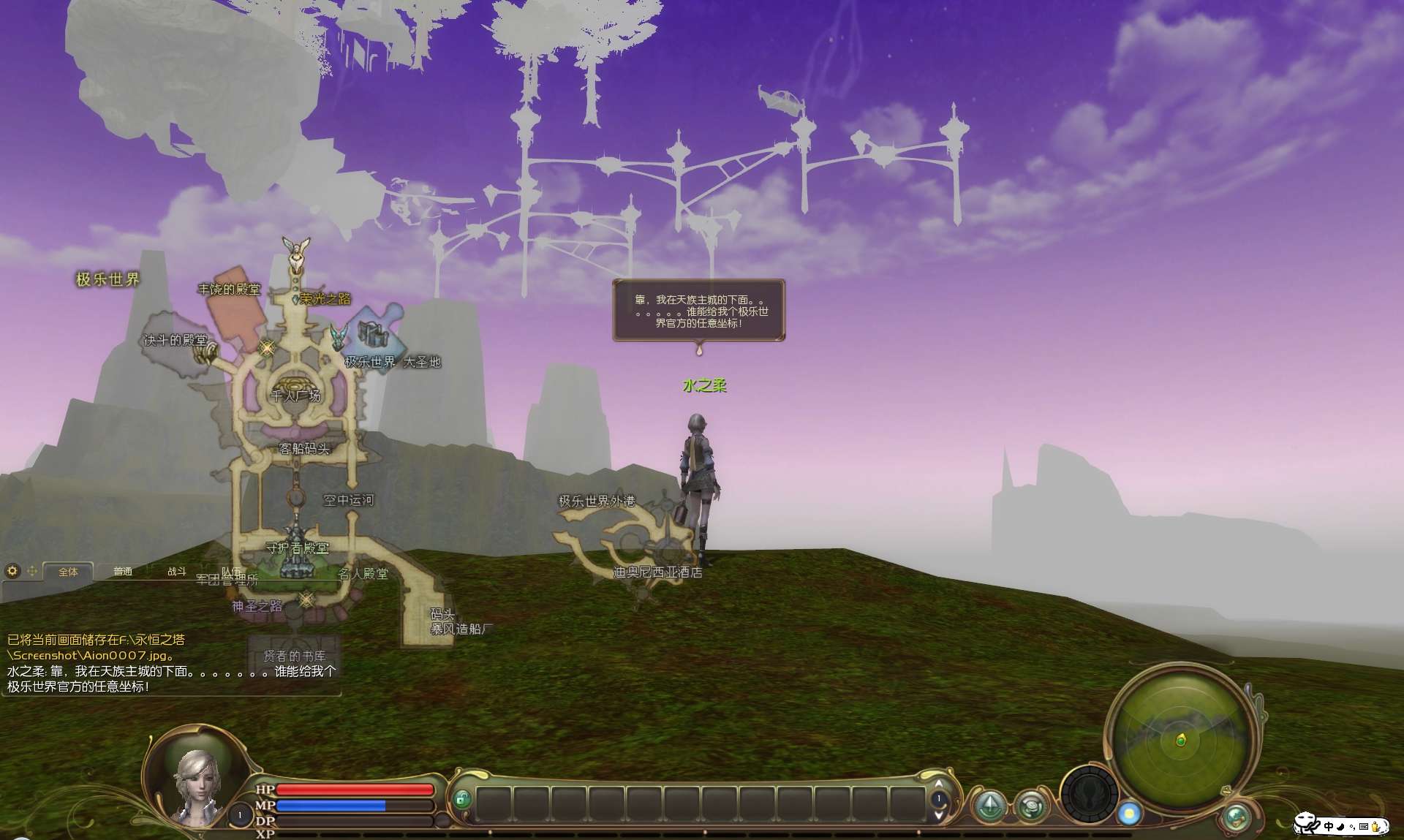Click the blue sun orb button
Image resolution: width=1404 pixels, height=840 pixels.
click(1129, 813)
